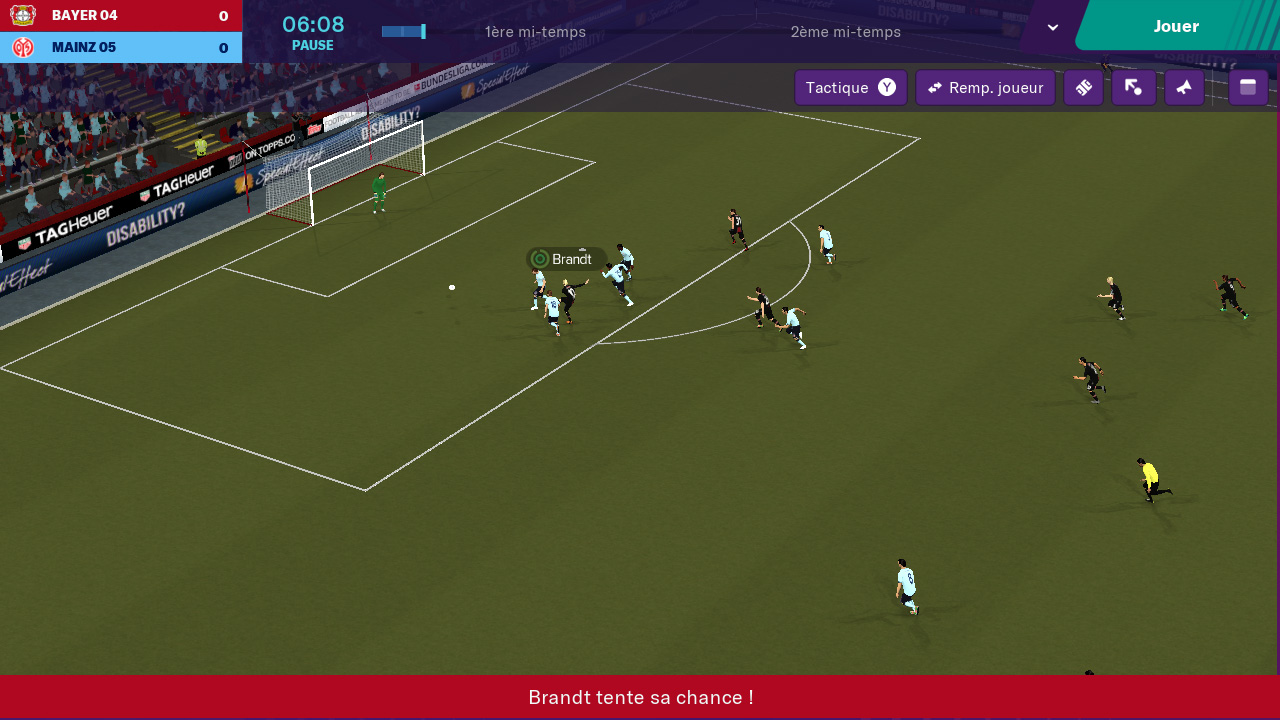
Task: Open Remp. joueur substitution menu
Action: (985, 88)
